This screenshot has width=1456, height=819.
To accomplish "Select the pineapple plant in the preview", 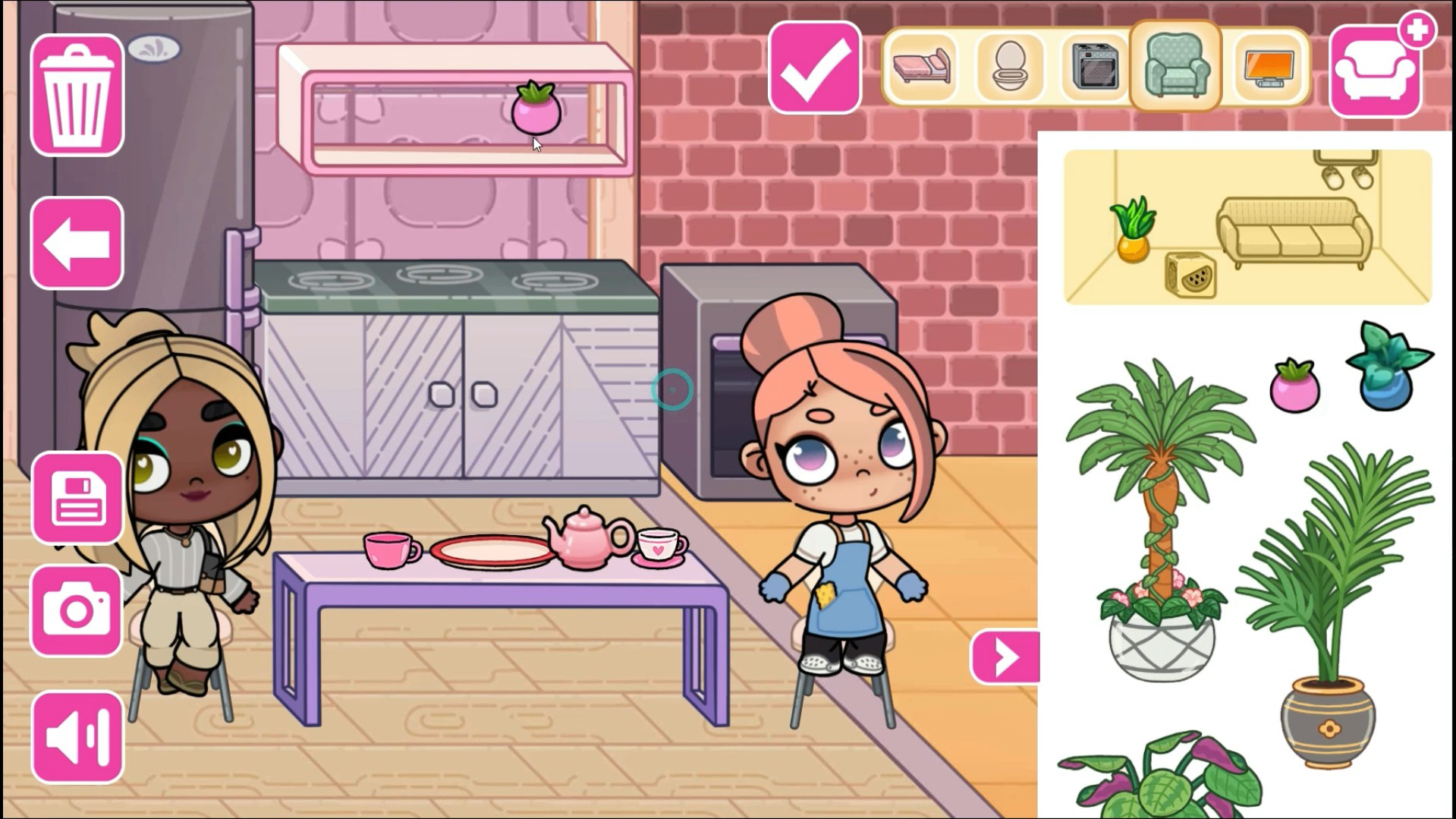I will coord(1131,232).
